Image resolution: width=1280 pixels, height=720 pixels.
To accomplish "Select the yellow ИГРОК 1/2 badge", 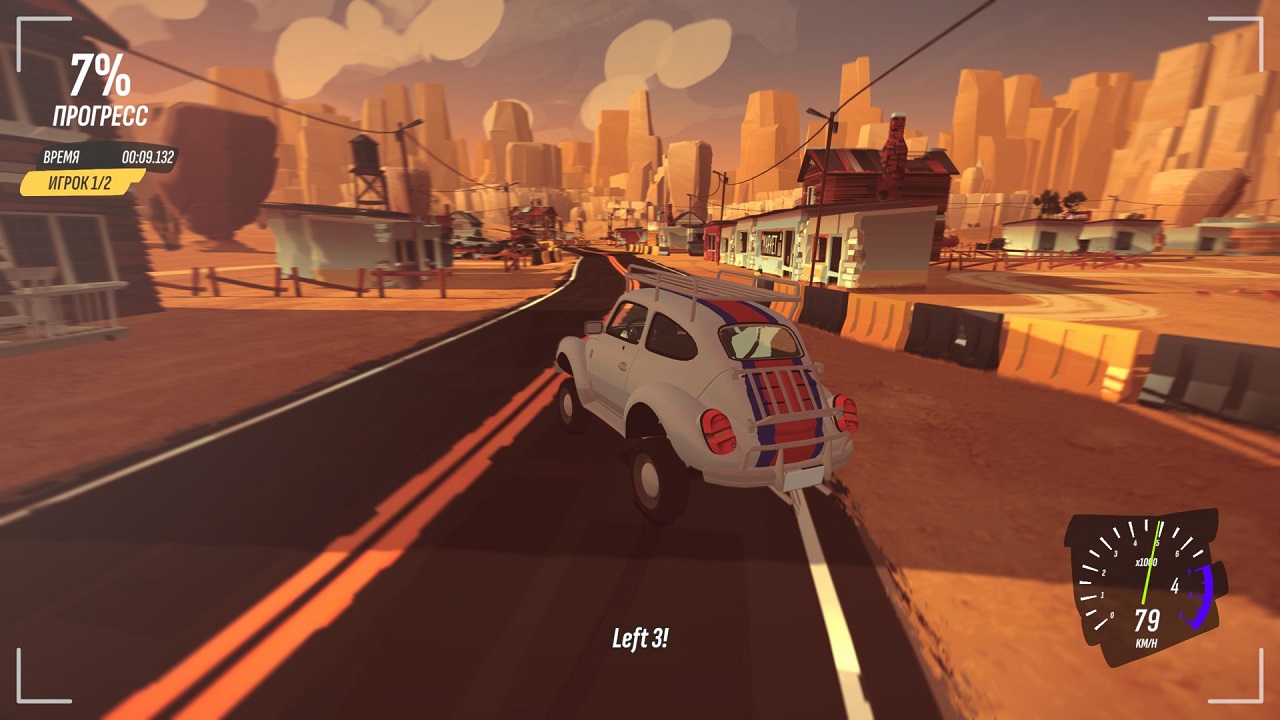I will (x=80, y=182).
